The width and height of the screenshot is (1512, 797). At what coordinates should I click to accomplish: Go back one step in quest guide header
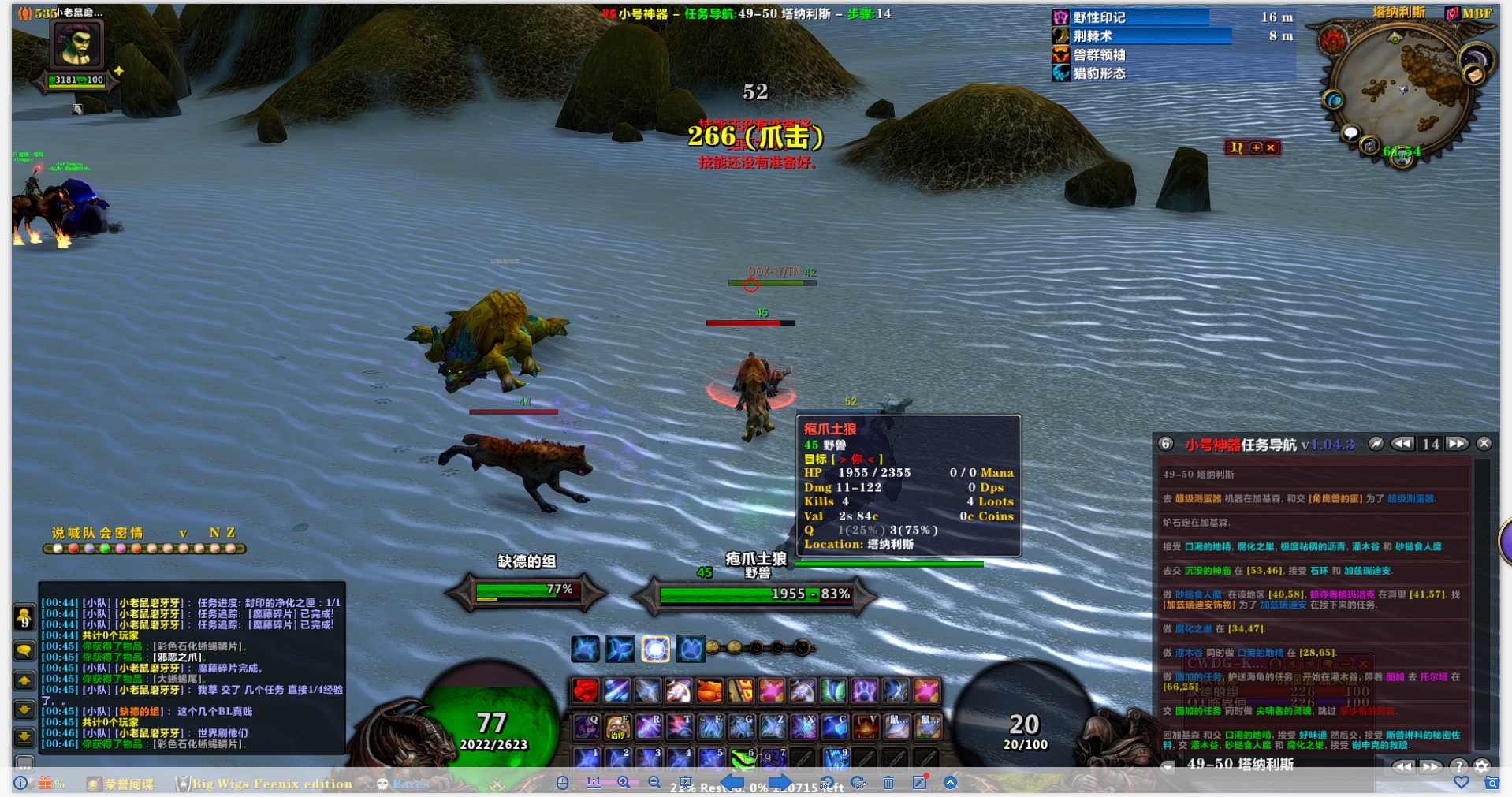click(x=1402, y=444)
